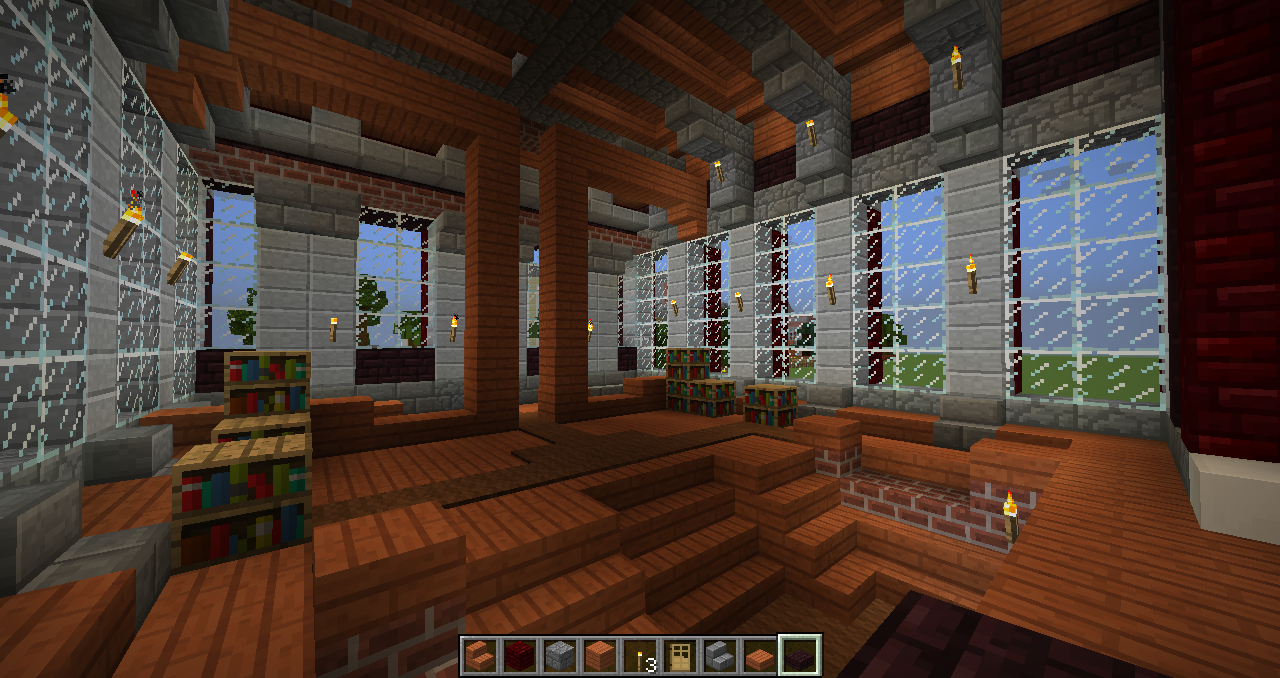Screen dimensions: 1280x678
Task: Select the wooden stairs hotbar slot
Action: click(x=480, y=656)
